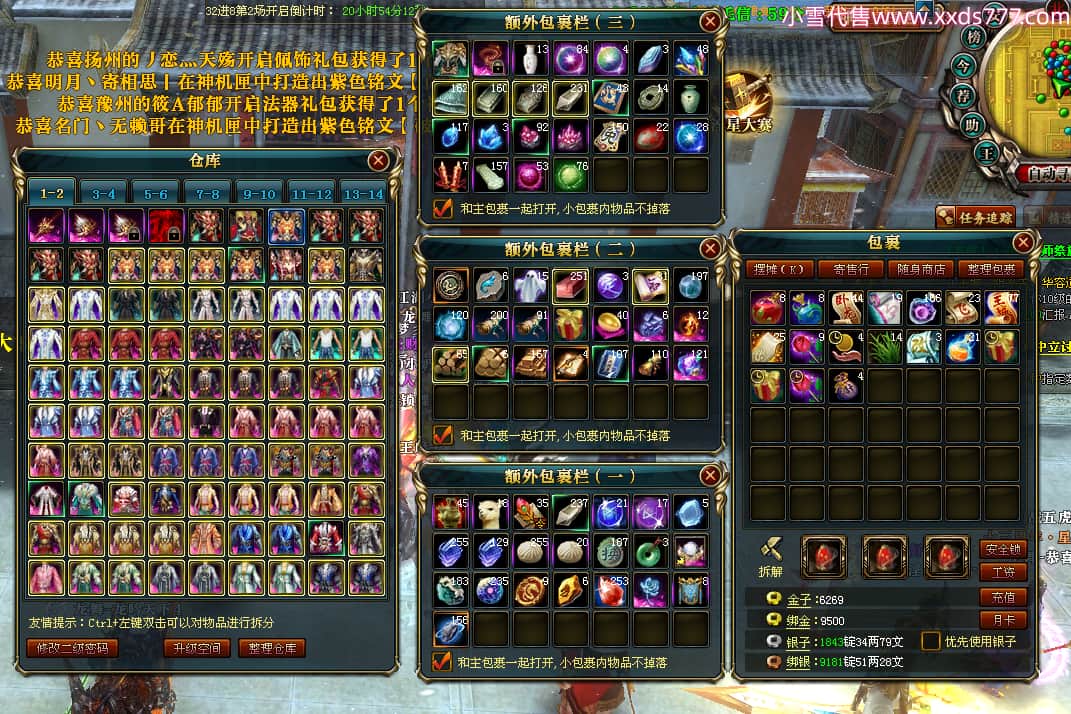Open the 摆摊(K) stall button
The image size is (1071, 714).
tap(776, 269)
